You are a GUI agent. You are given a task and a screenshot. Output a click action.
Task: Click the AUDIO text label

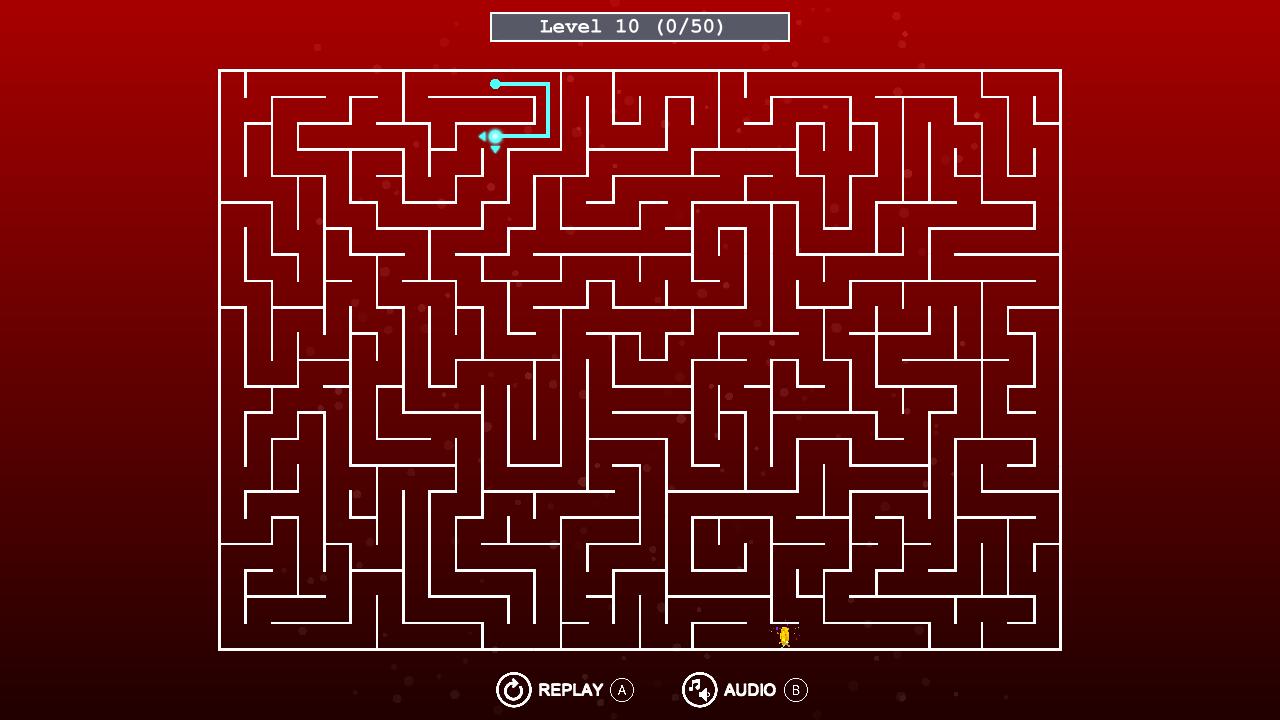click(x=750, y=689)
